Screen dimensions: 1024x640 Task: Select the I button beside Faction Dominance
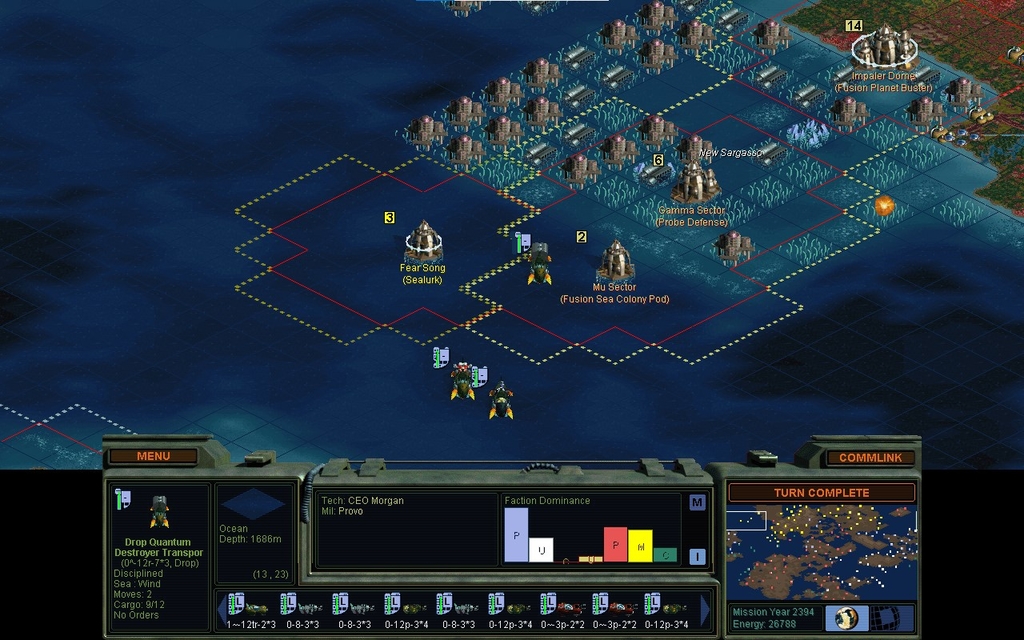(697, 556)
